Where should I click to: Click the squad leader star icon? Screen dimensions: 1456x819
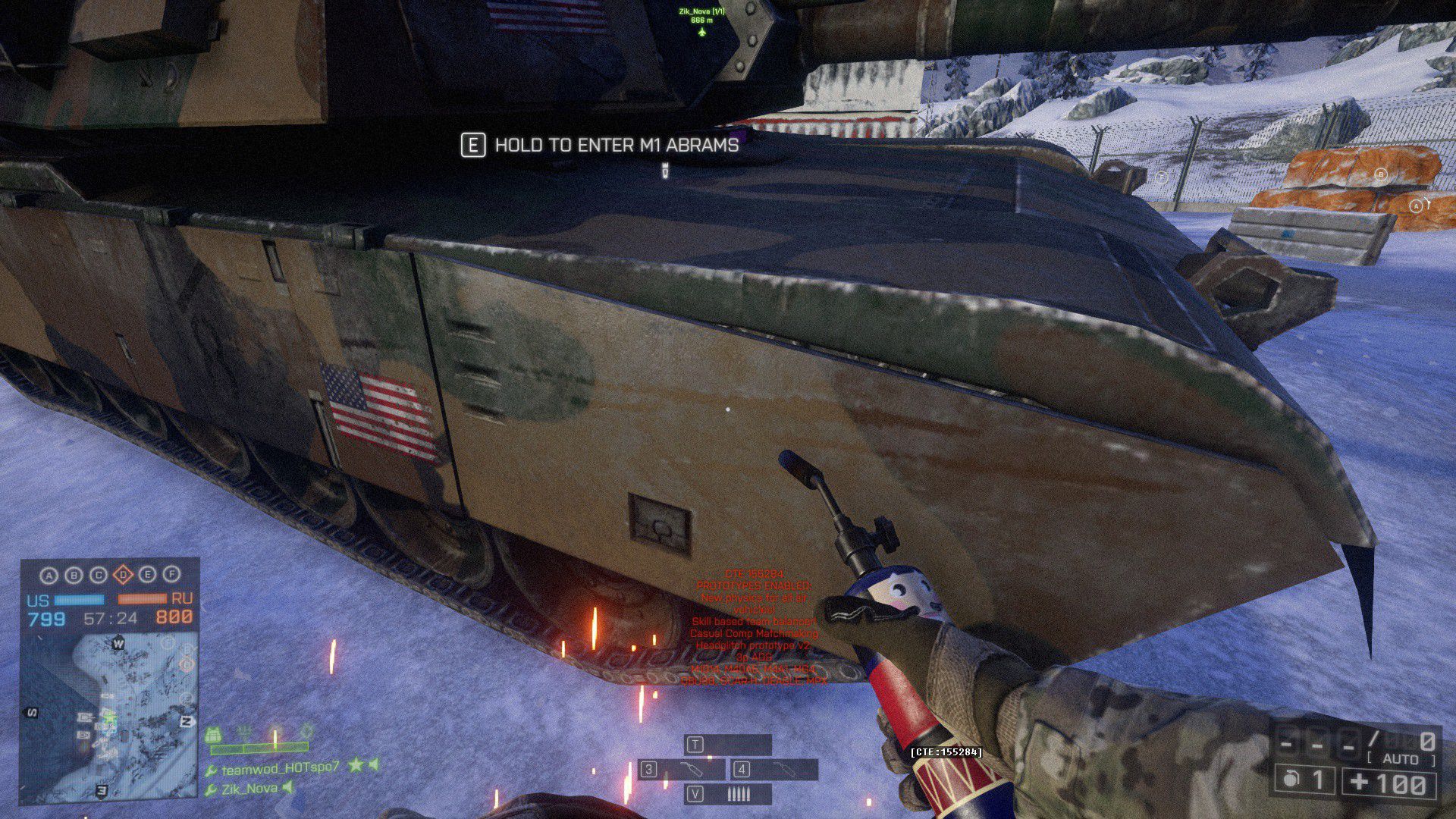[355, 766]
